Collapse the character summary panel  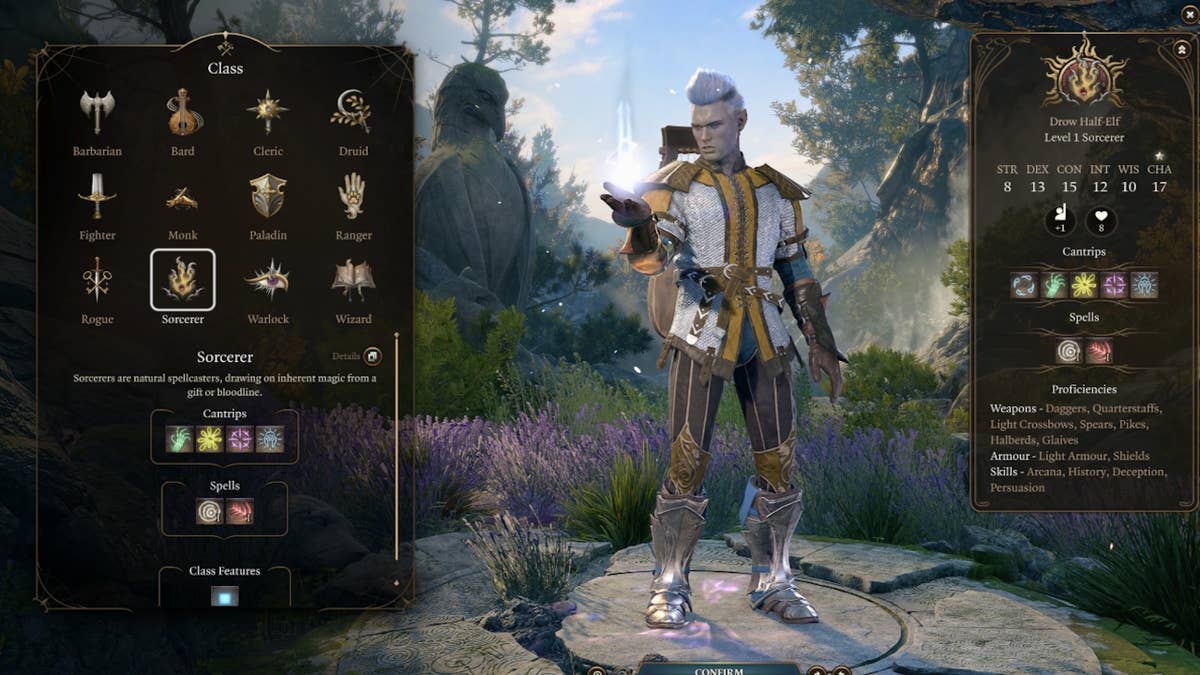pos(1180,48)
